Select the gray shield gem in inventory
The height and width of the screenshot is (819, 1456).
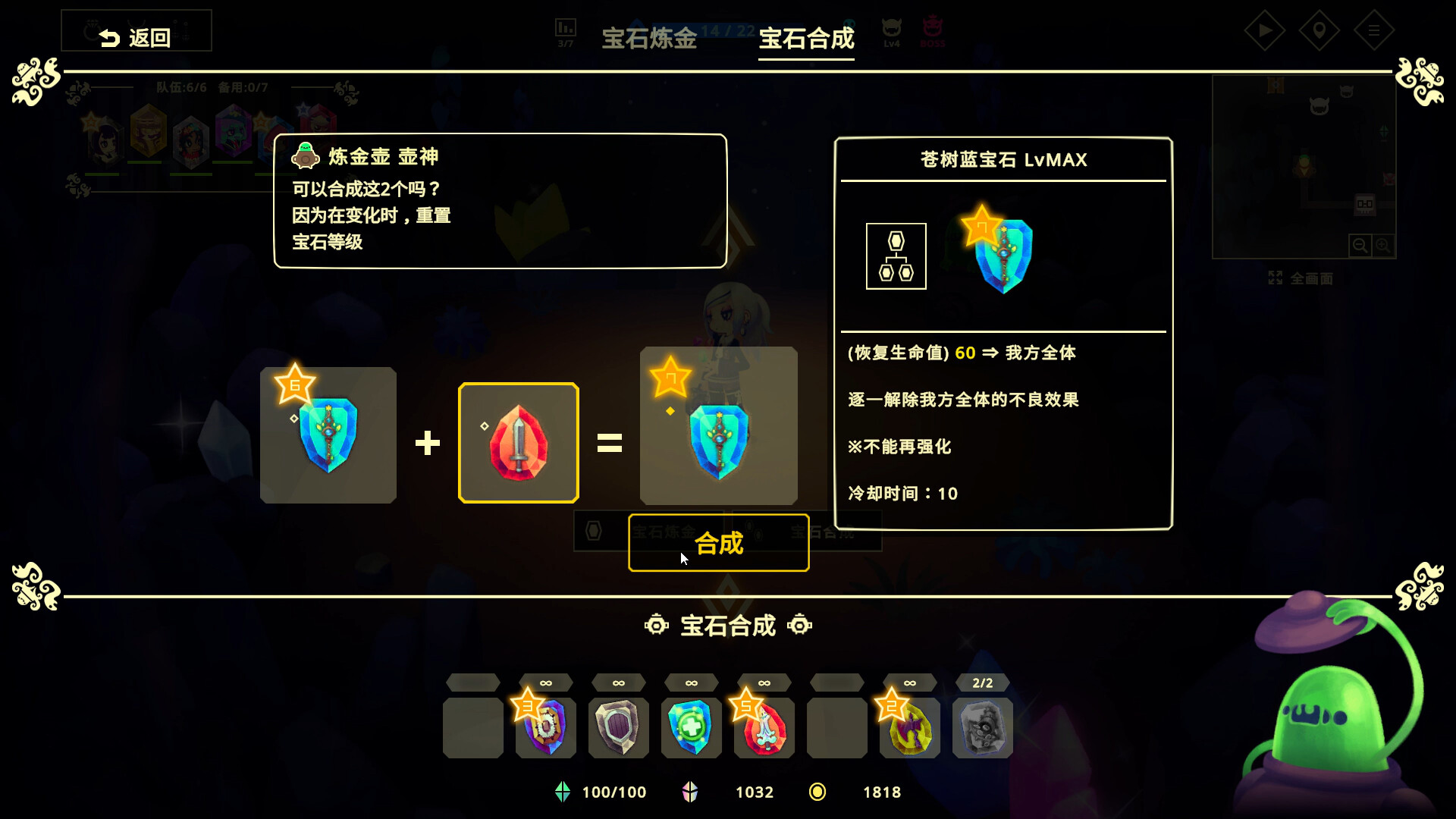618,727
